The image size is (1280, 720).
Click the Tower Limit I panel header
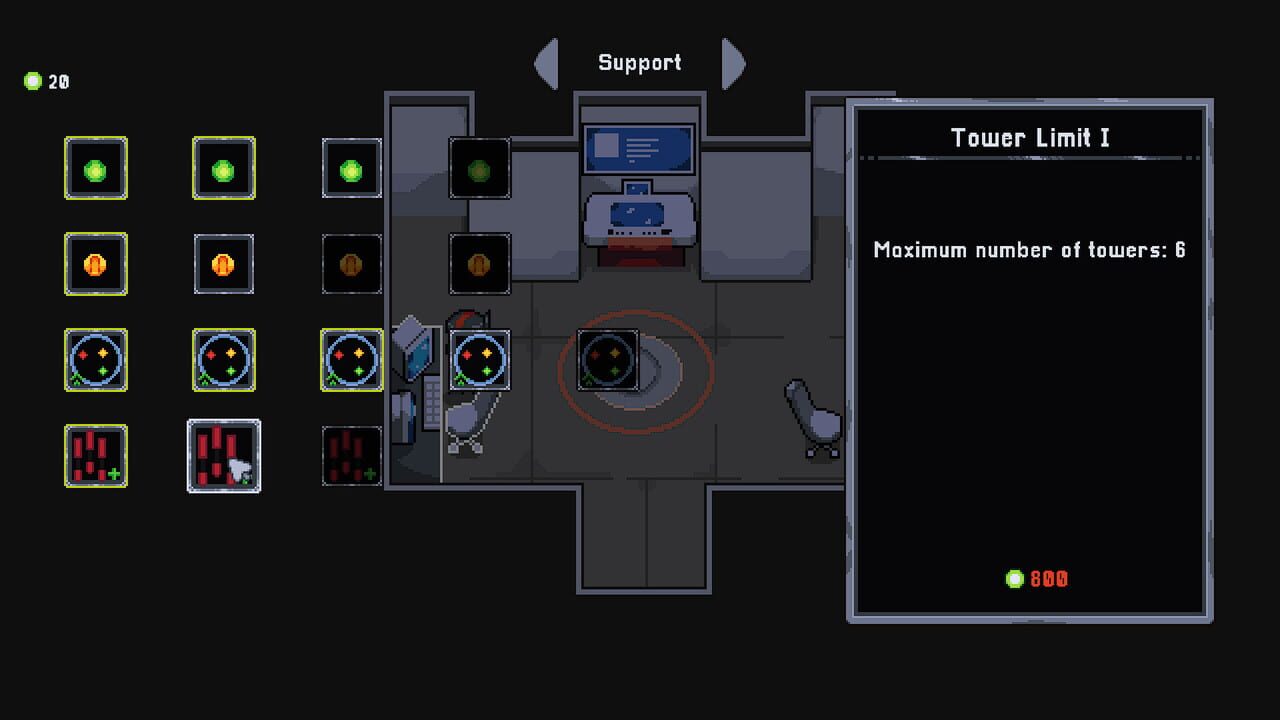pos(1030,138)
